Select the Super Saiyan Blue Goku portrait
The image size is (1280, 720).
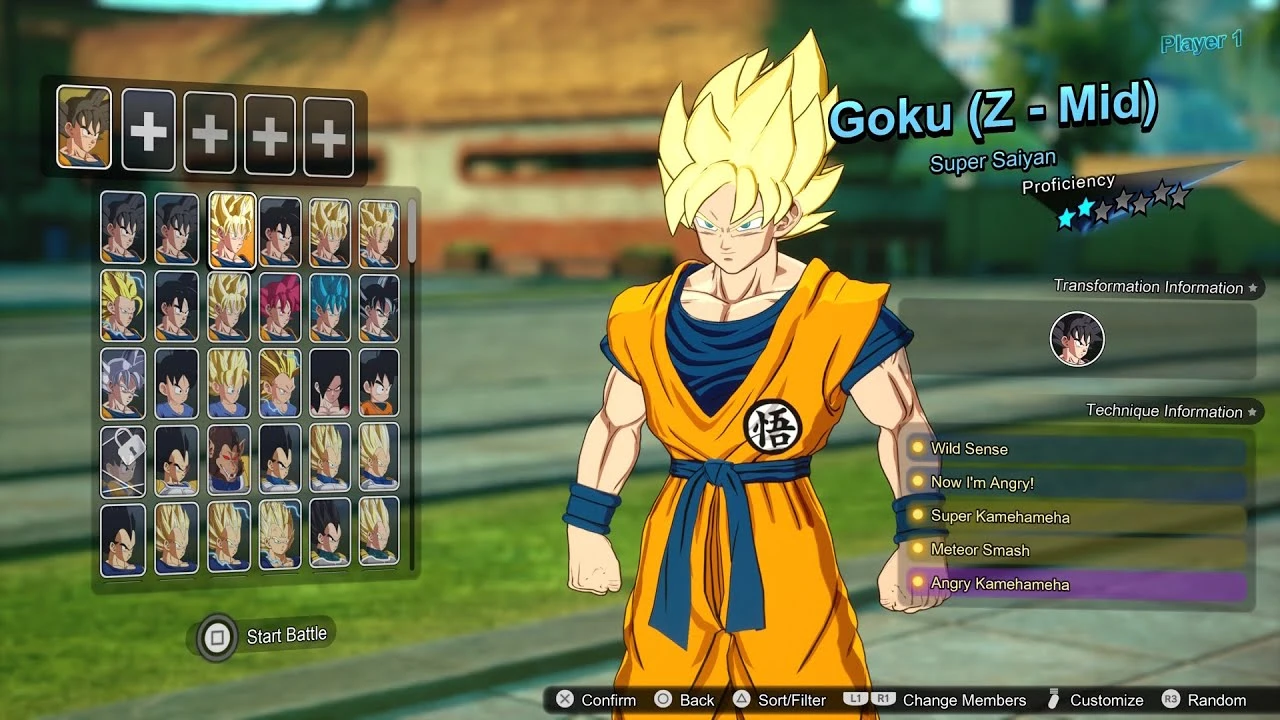point(331,311)
